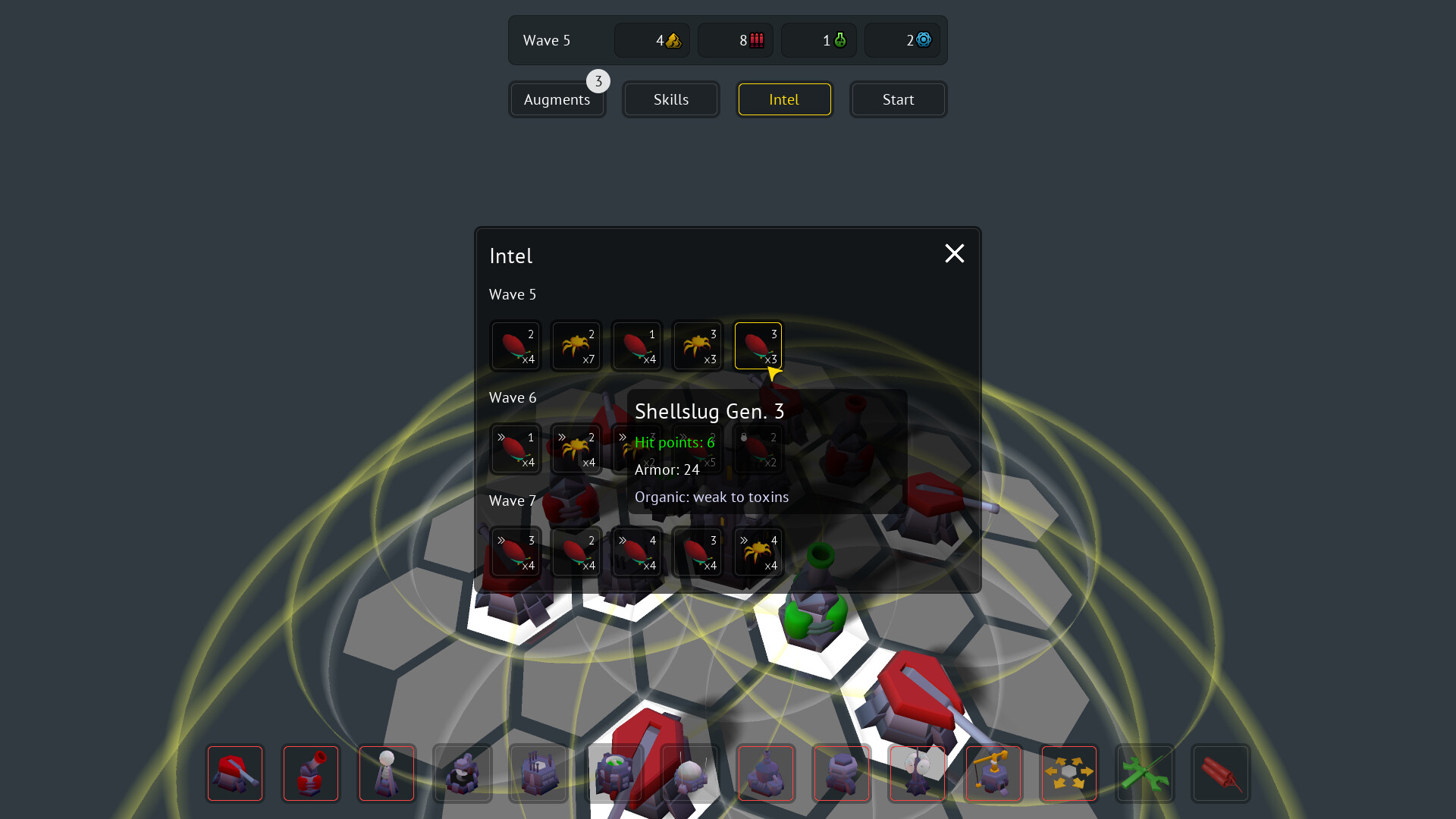1456x819 pixels.
Task: Select the tall tesla spire tower icon
Action: click(x=387, y=773)
